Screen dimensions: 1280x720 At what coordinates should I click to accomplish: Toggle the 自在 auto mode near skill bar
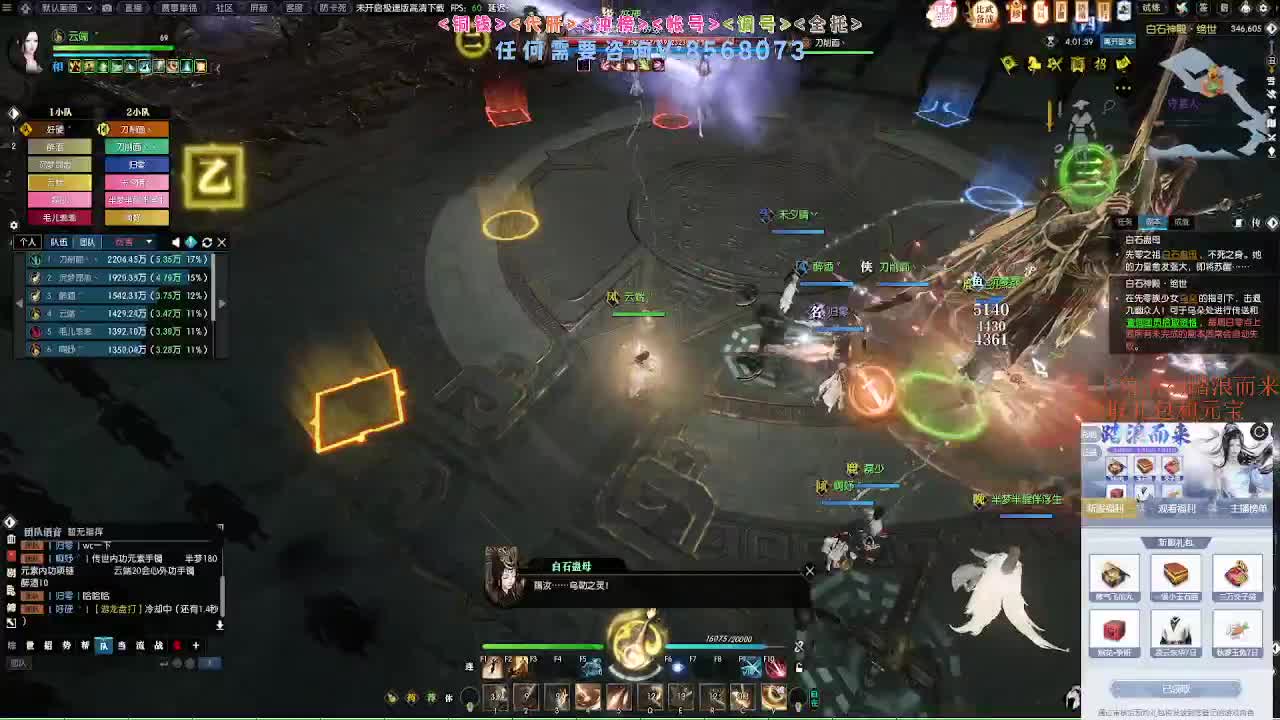[814, 697]
